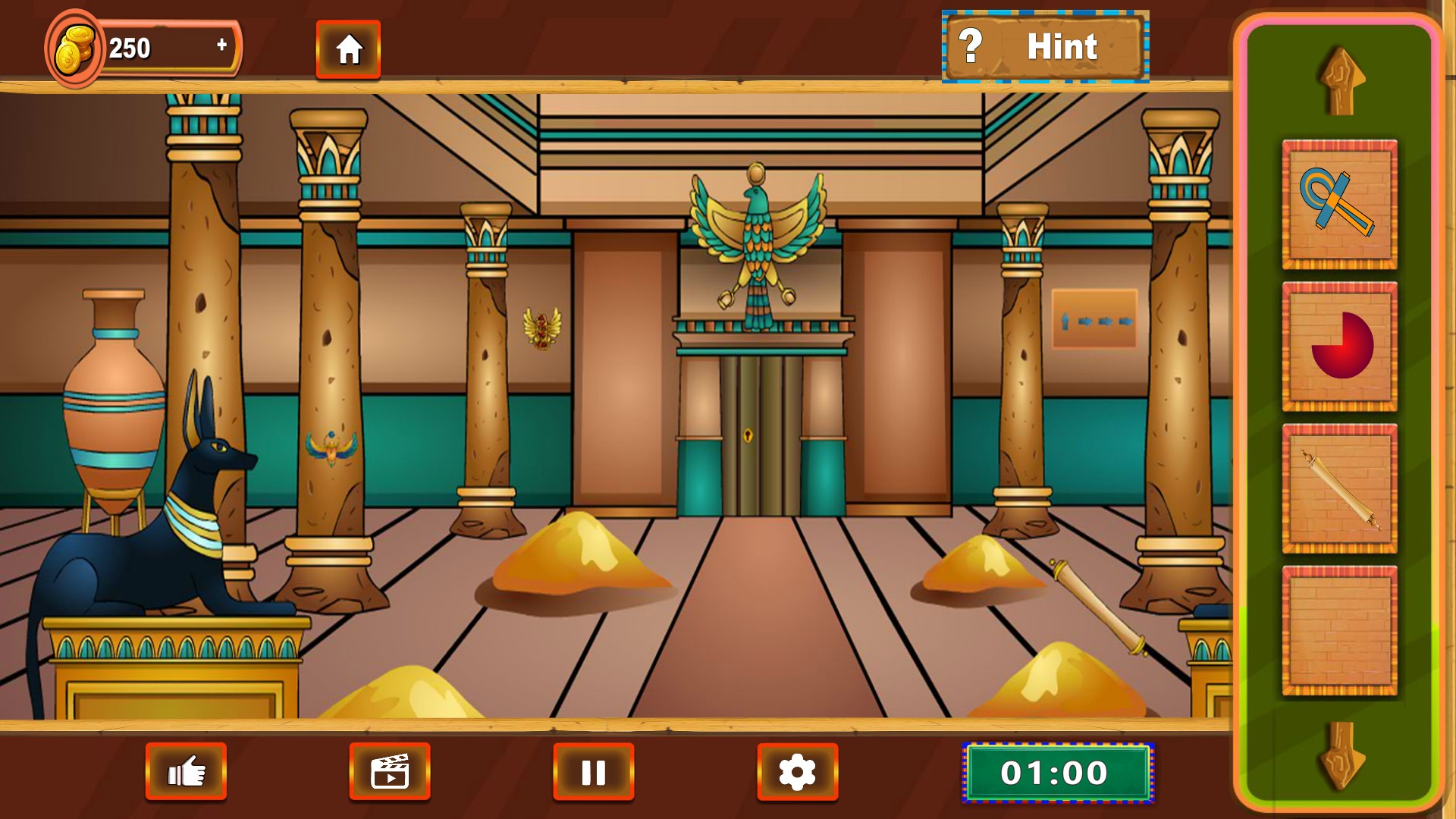Select the red pie-shaped piece slot

click(x=1339, y=347)
